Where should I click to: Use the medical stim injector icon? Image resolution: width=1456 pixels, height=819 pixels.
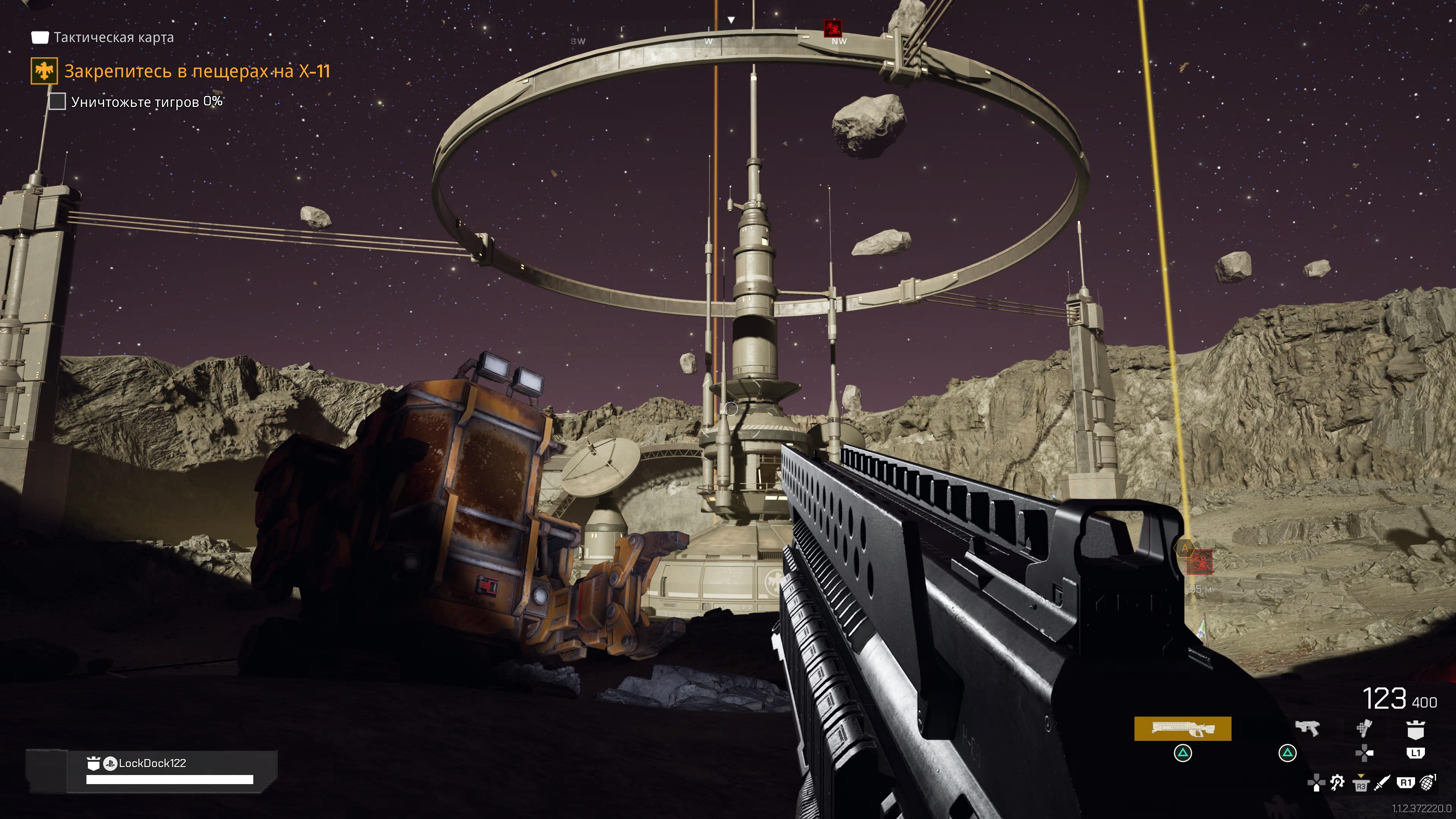pyautogui.click(x=1363, y=728)
